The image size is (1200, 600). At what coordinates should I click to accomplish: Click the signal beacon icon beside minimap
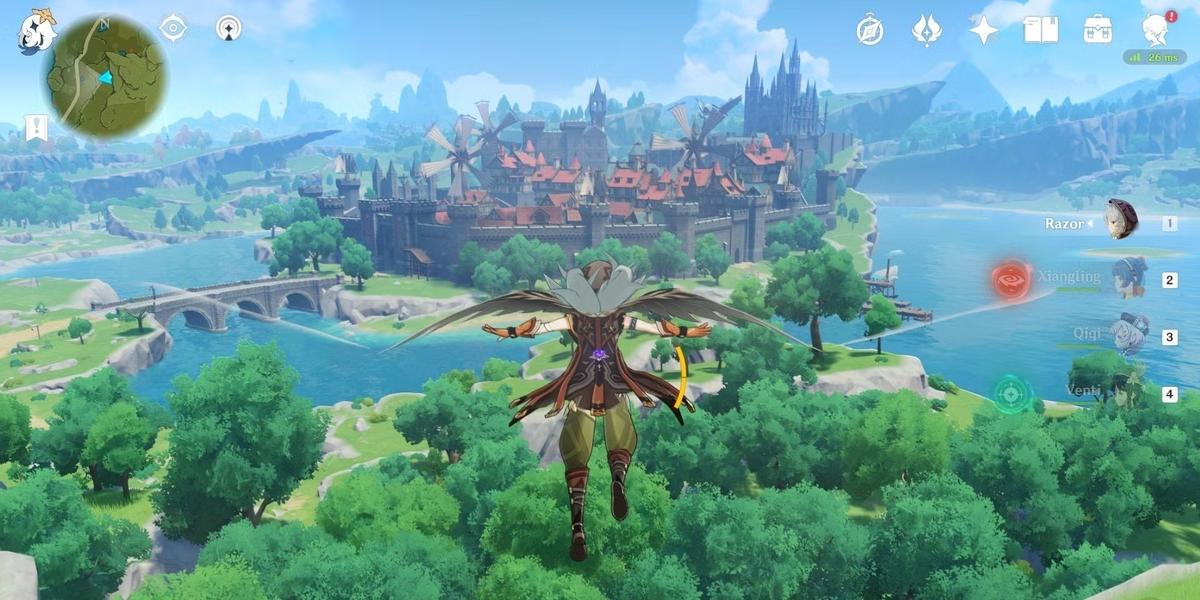point(229,28)
